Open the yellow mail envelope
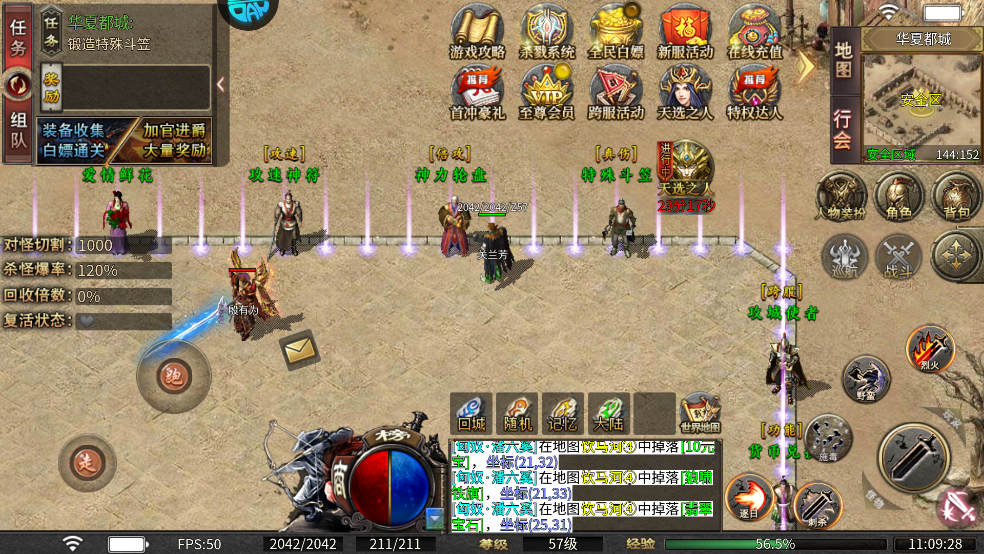The width and height of the screenshot is (984, 554). coord(299,349)
